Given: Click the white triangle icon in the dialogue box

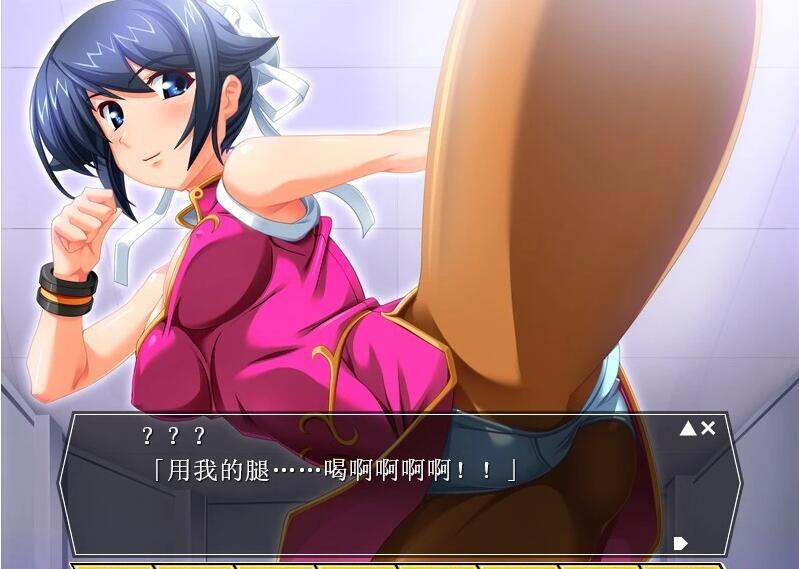Looking at the screenshot, I should (x=688, y=429).
